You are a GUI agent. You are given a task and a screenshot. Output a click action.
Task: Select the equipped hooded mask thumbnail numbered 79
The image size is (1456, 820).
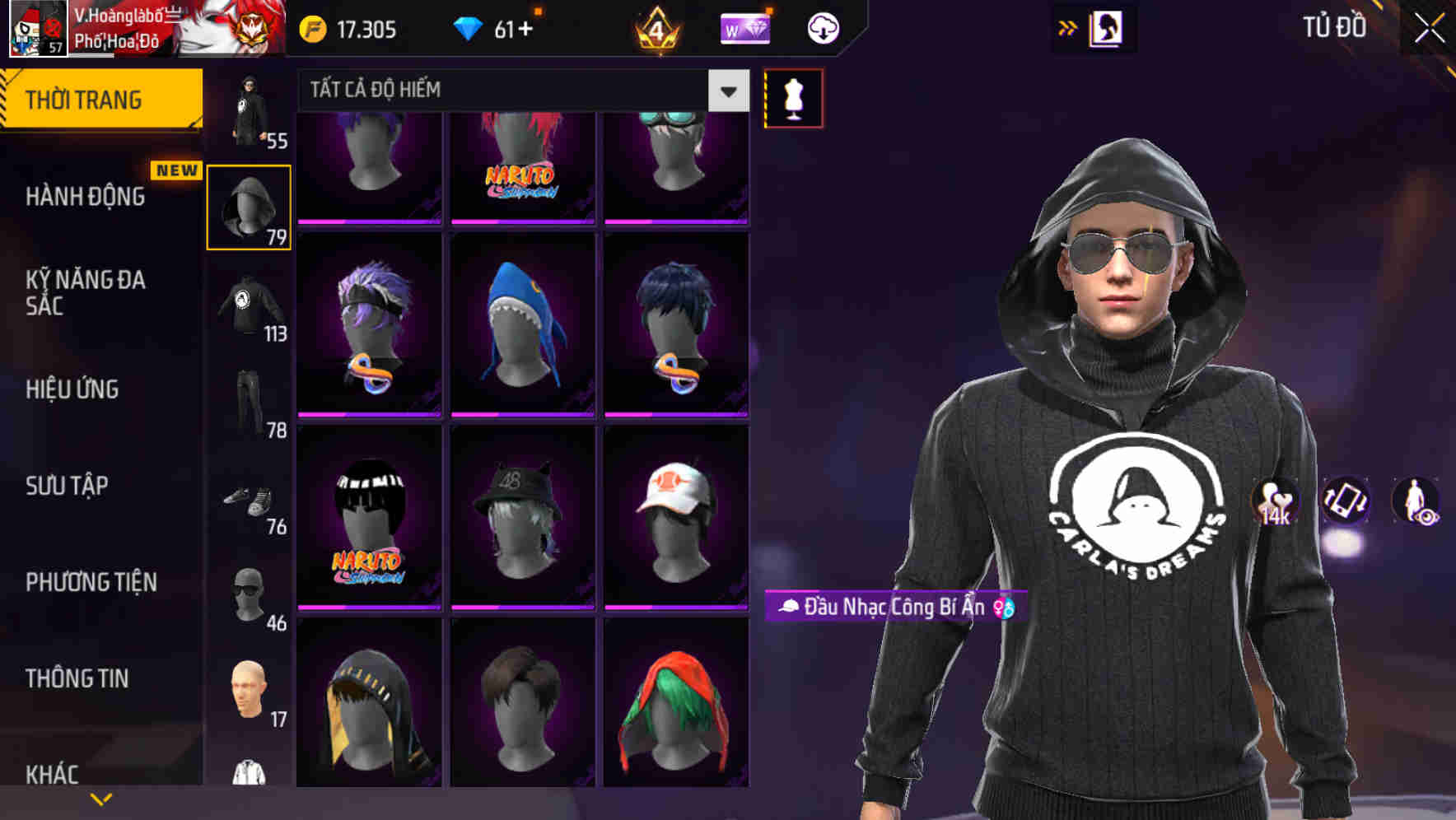point(249,204)
